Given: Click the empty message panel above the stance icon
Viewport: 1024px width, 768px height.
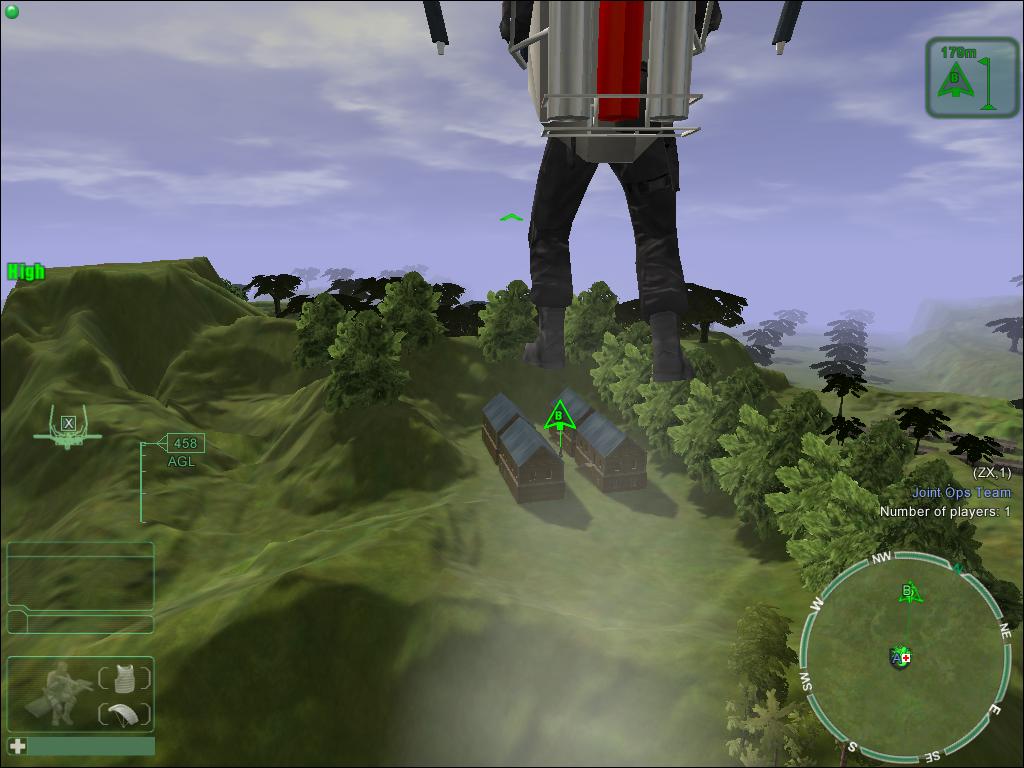Looking at the screenshot, I should pos(80,576).
